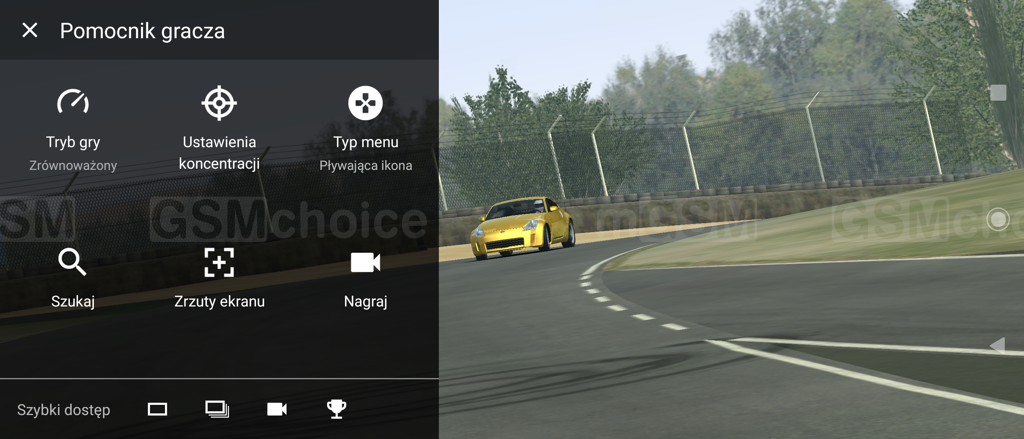Tap the rectangle quick access icon
1024x439 pixels.
pyautogui.click(x=157, y=409)
